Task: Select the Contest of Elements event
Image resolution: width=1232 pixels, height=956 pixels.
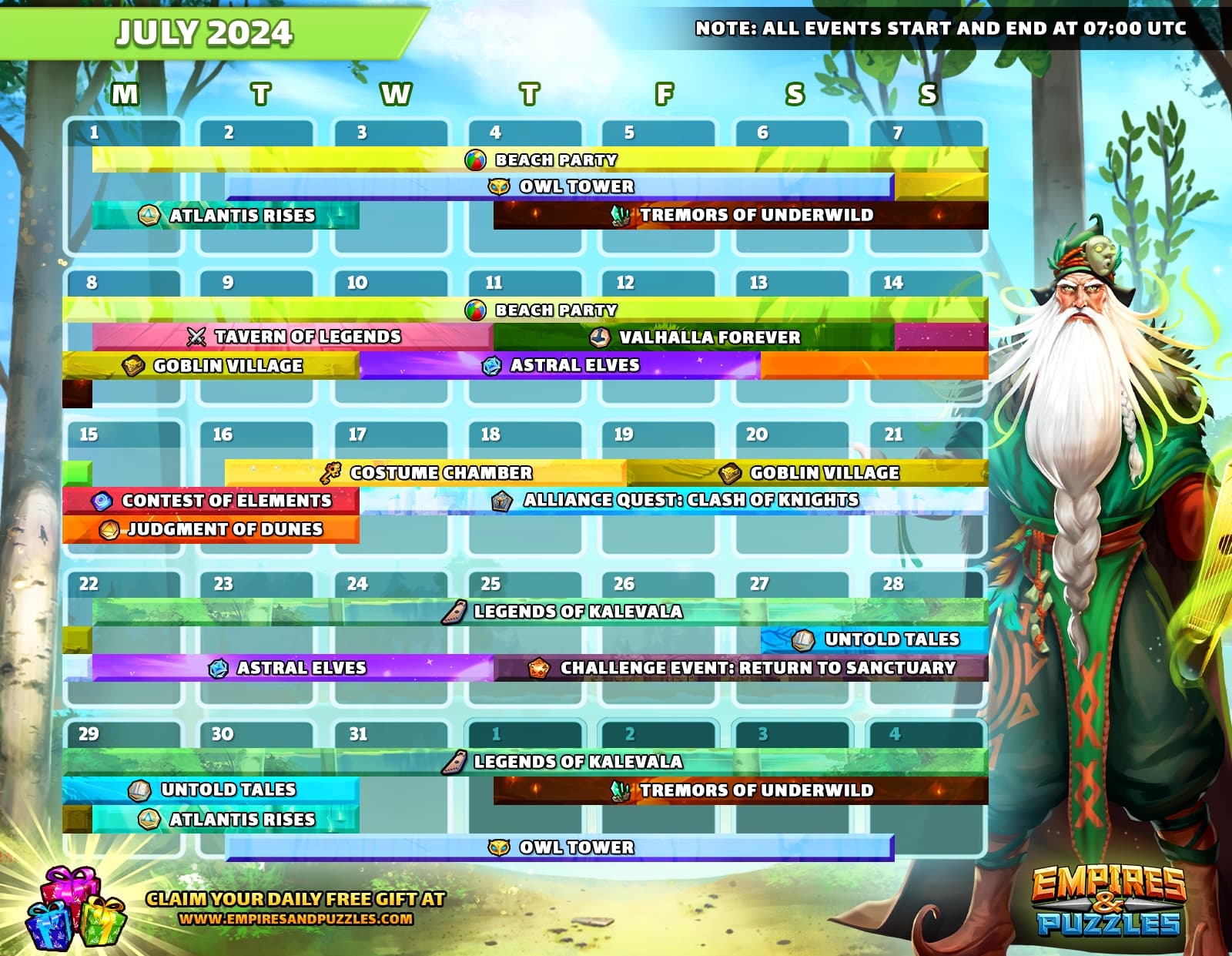Action: (x=211, y=501)
